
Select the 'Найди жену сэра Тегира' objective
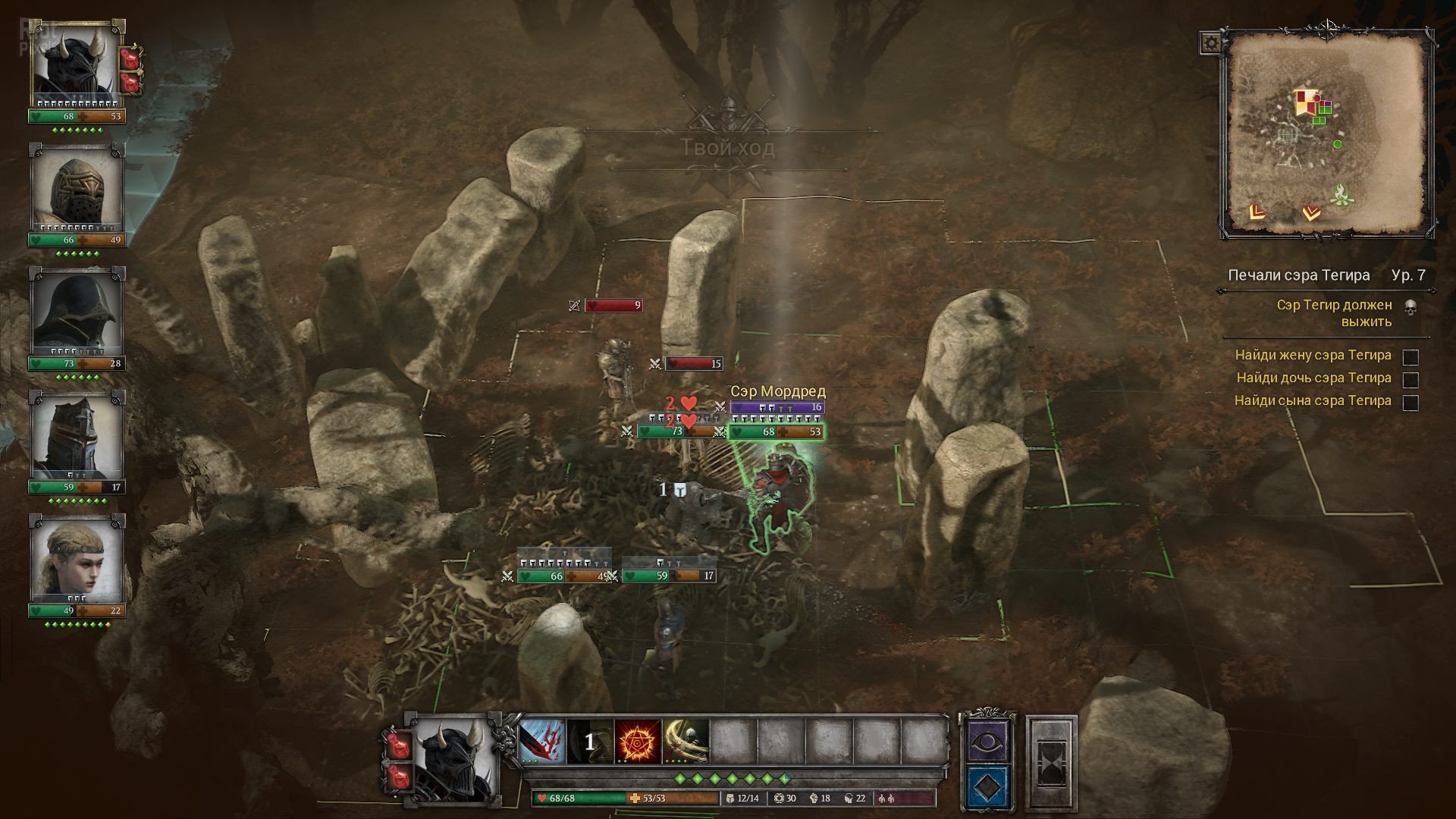coord(1313,355)
